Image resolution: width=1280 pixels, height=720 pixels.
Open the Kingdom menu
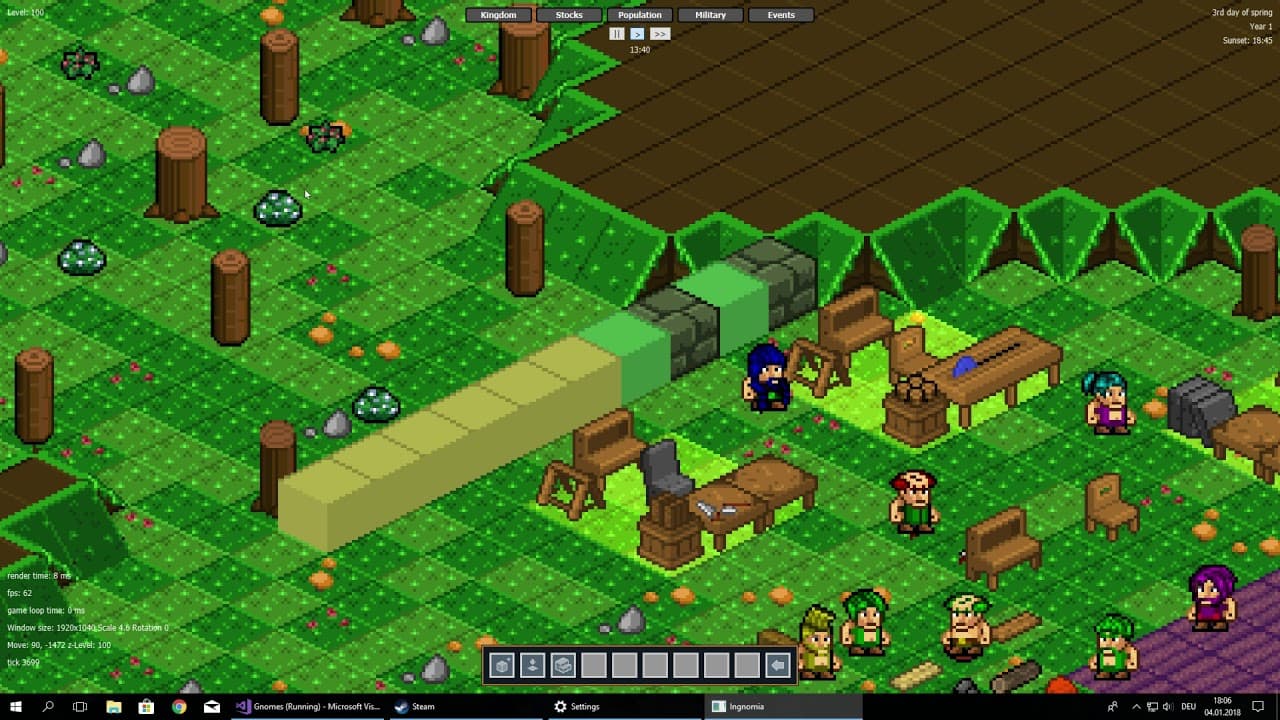(x=498, y=15)
